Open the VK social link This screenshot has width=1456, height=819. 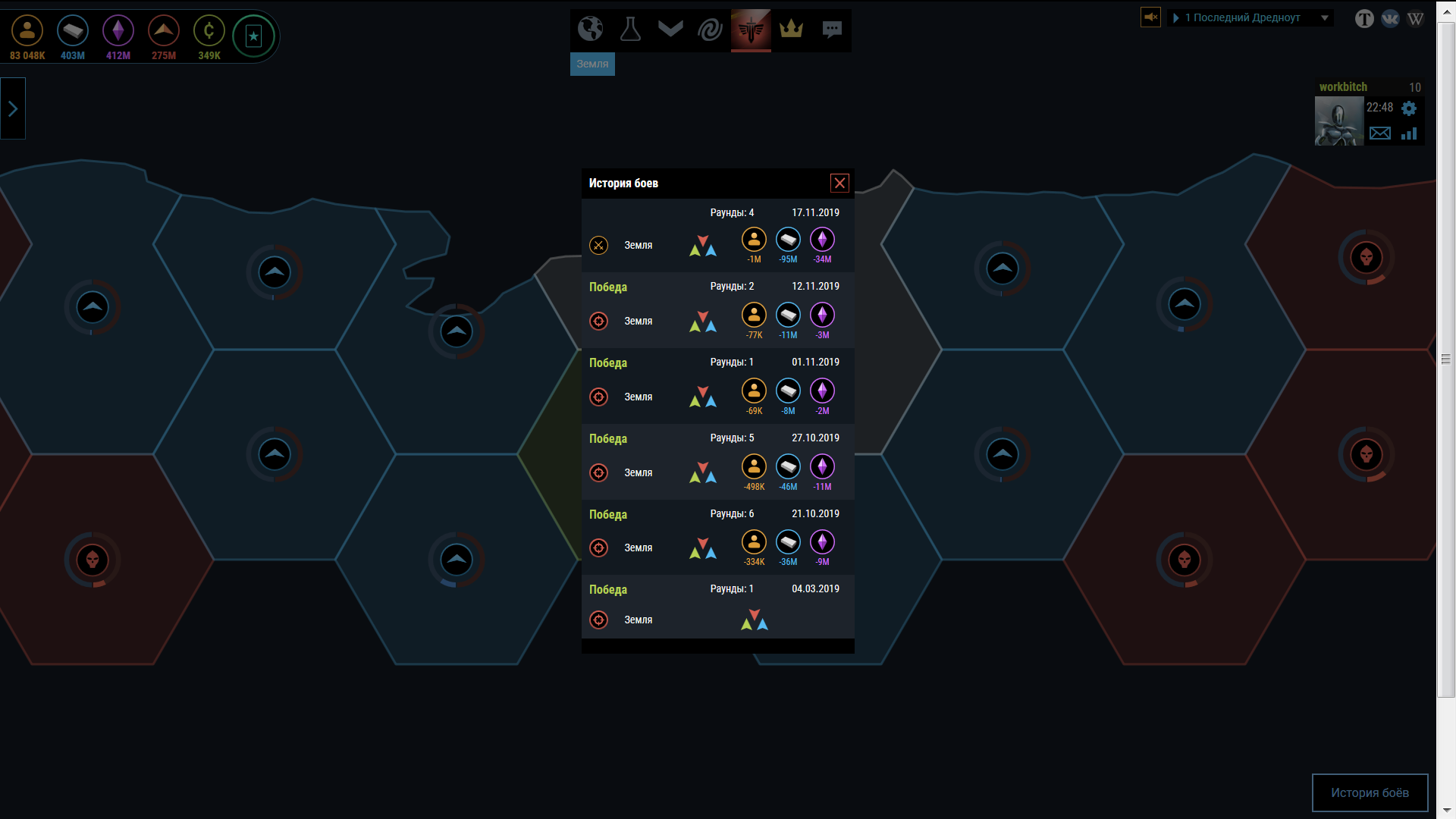pyautogui.click(x=1390, y=19)
